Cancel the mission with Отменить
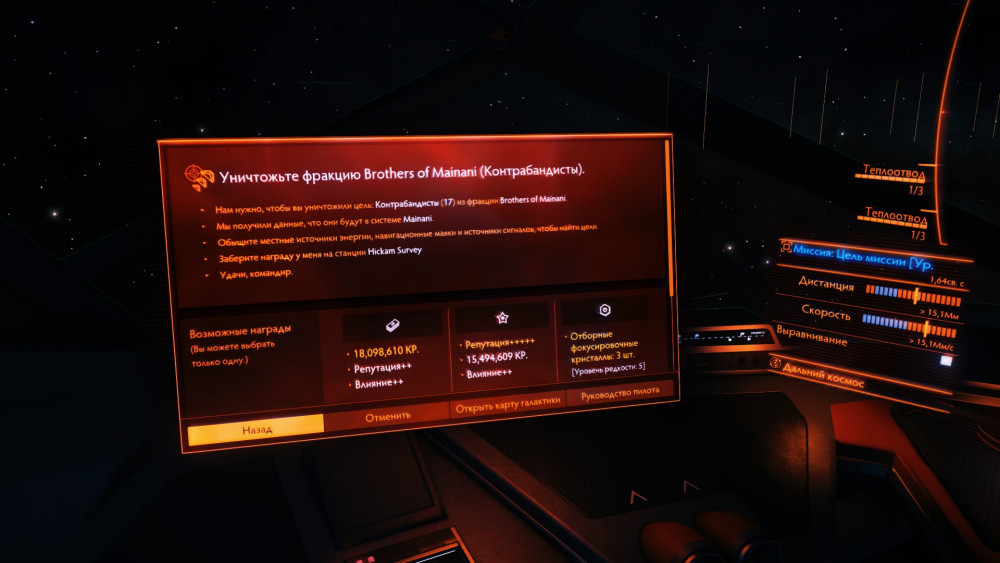The height and width of the screenshot is (563, 1000). click(x=387, y=416)
